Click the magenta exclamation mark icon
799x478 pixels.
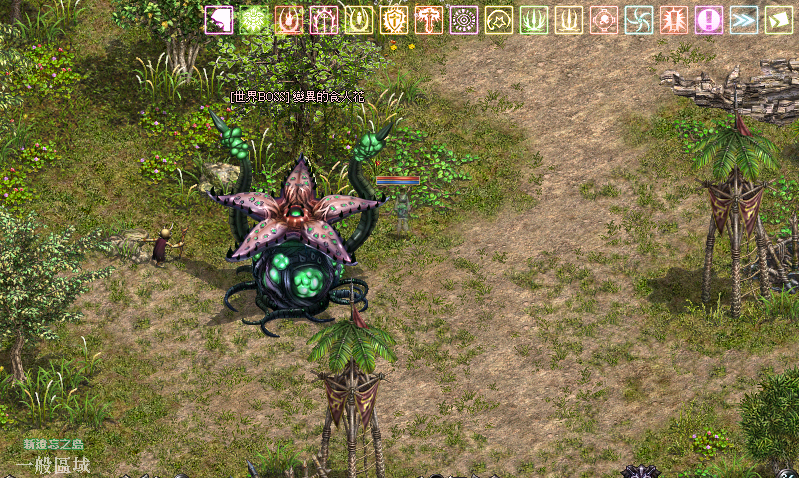click(709, 20)
